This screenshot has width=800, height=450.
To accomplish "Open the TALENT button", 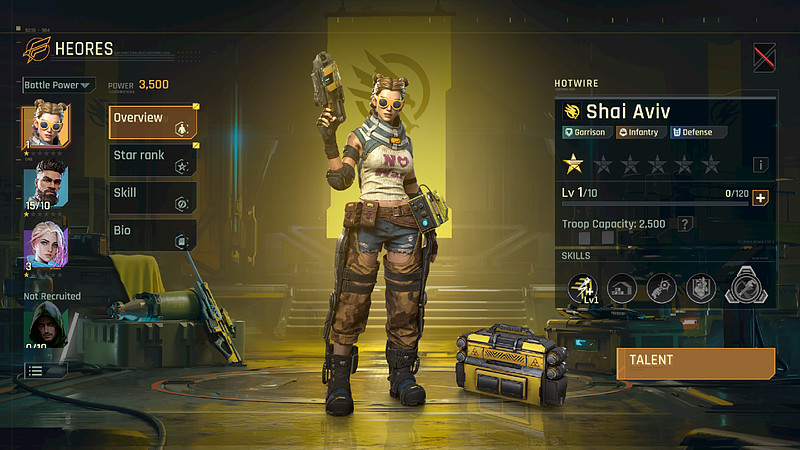I will coord(695,362).
